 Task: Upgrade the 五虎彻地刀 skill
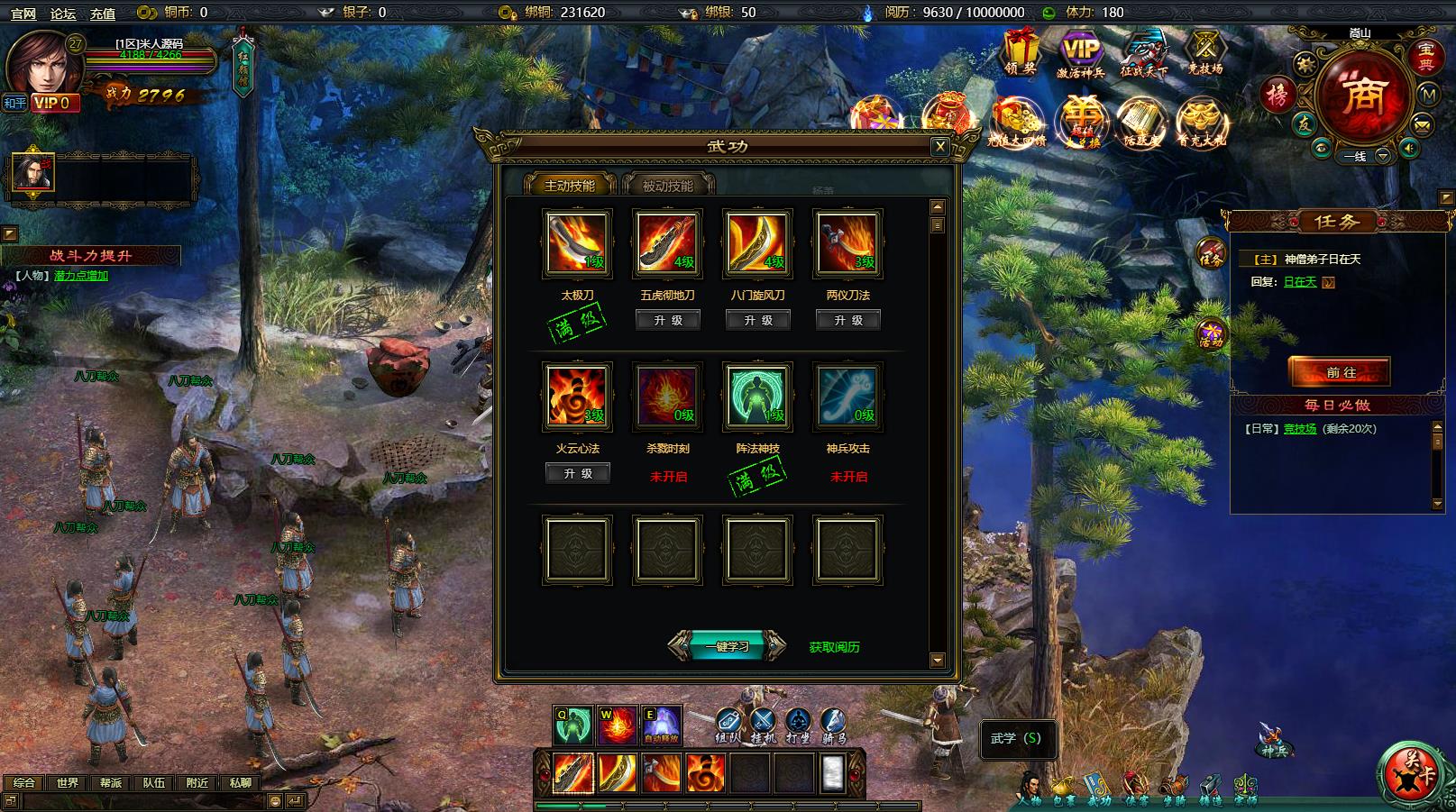(x=668, y=320)
